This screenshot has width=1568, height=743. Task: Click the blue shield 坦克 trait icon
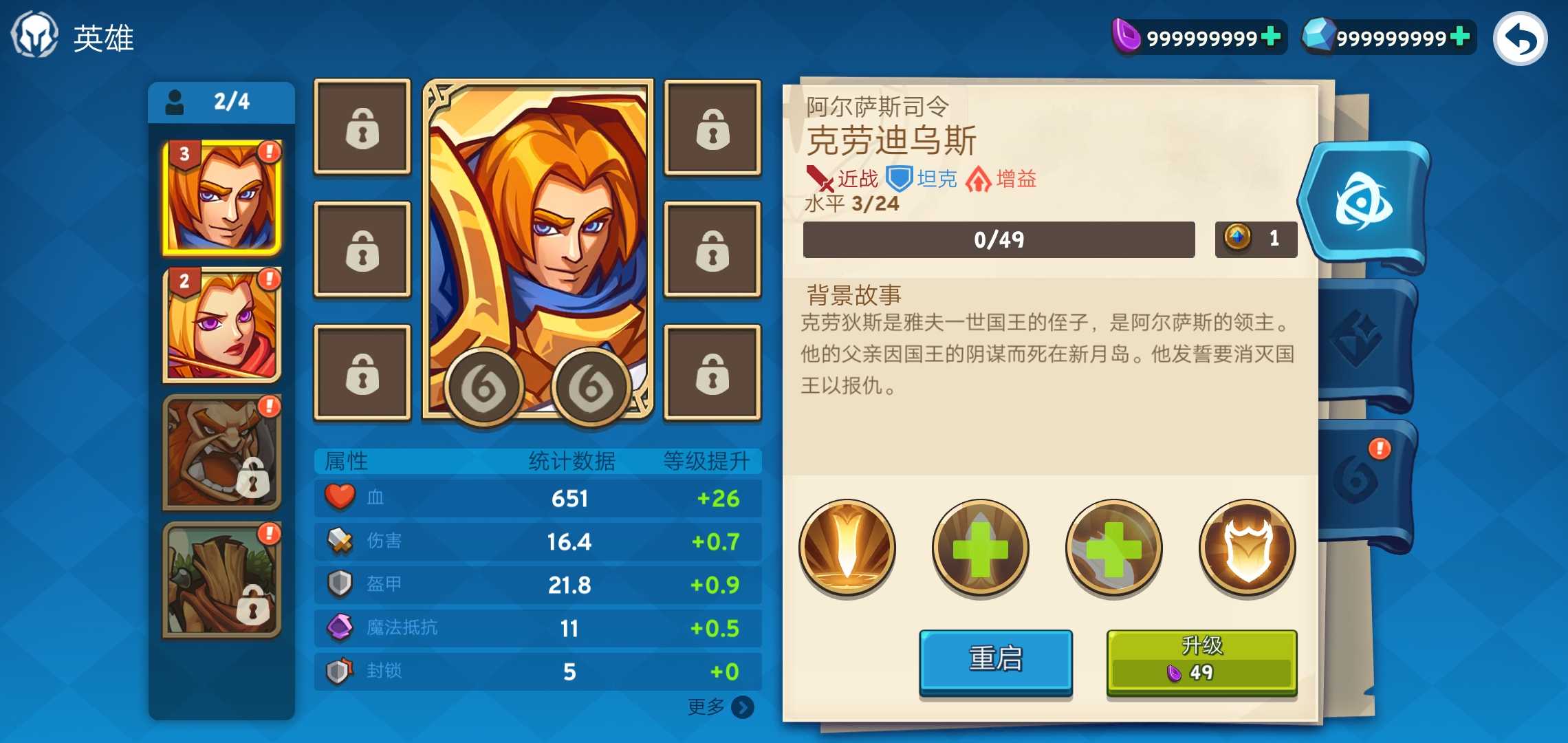pos(900,177)
